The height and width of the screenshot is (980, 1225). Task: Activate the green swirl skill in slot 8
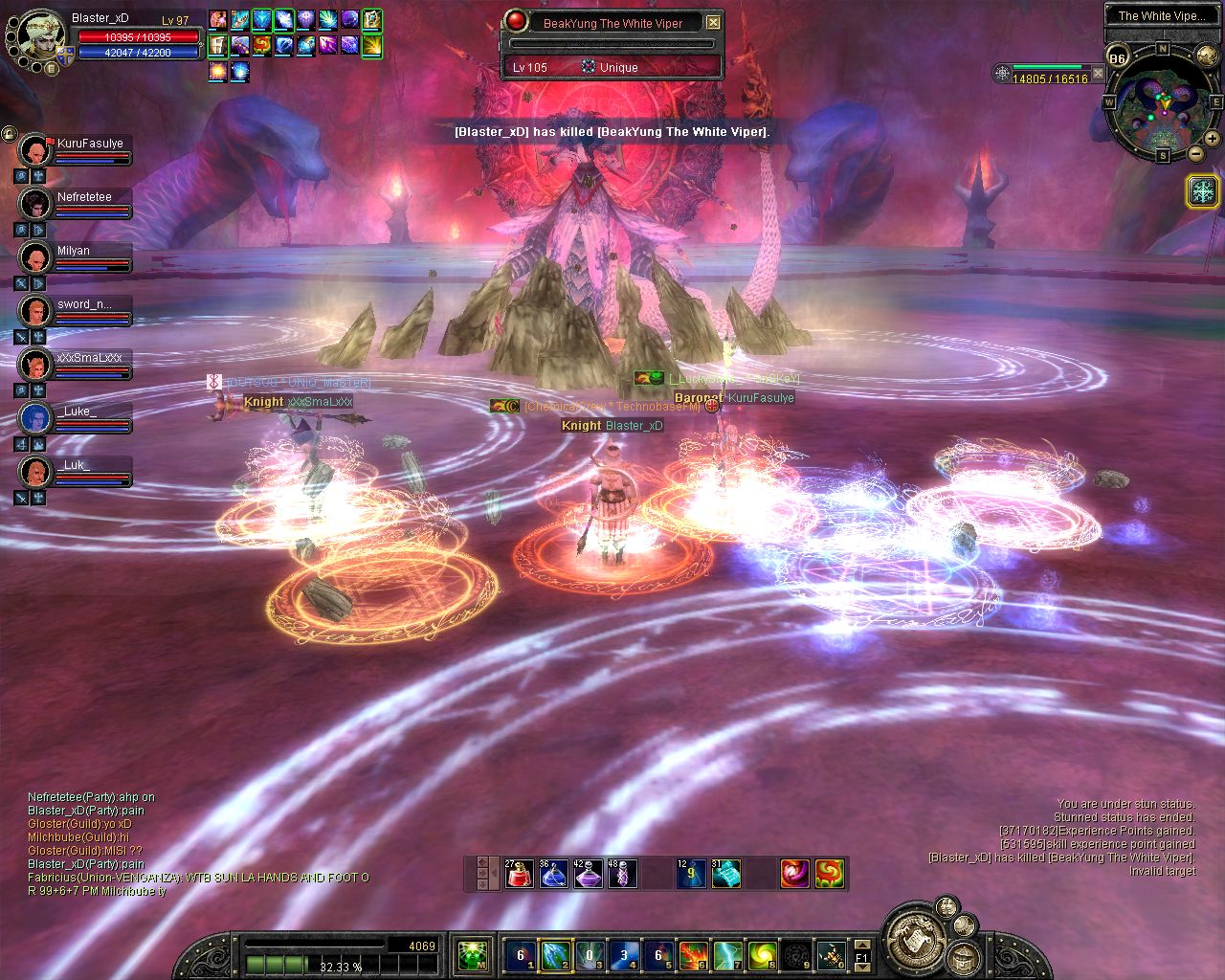tap(762, 954)
